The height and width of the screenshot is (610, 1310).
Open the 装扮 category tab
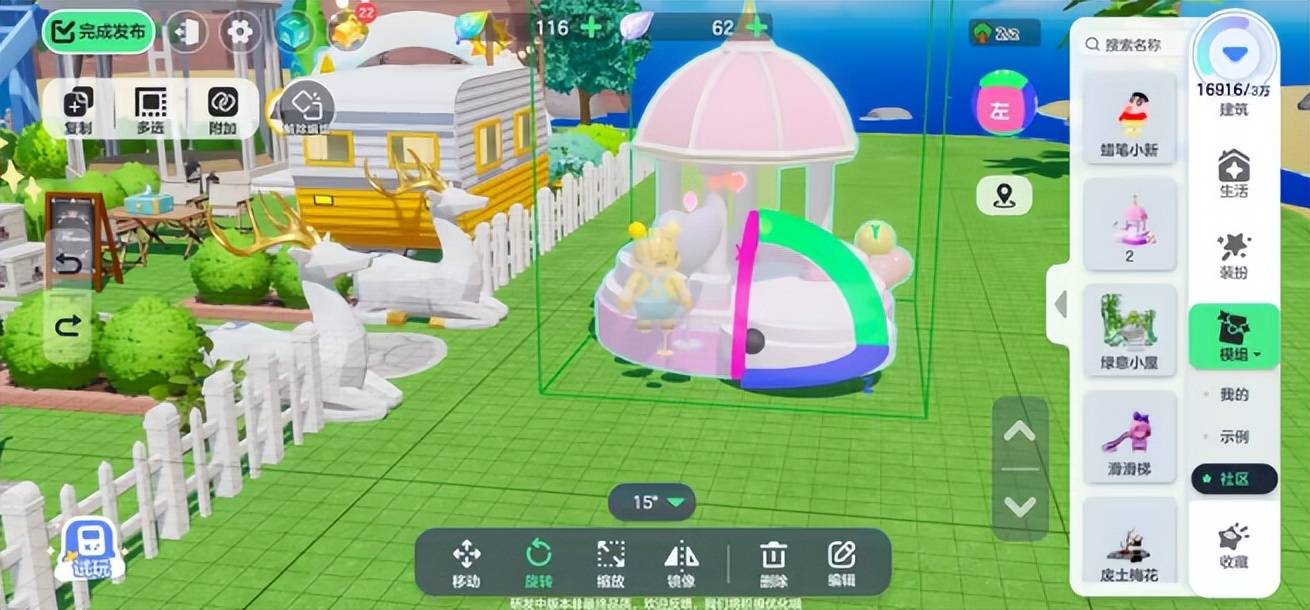(x=1234, y=255)
